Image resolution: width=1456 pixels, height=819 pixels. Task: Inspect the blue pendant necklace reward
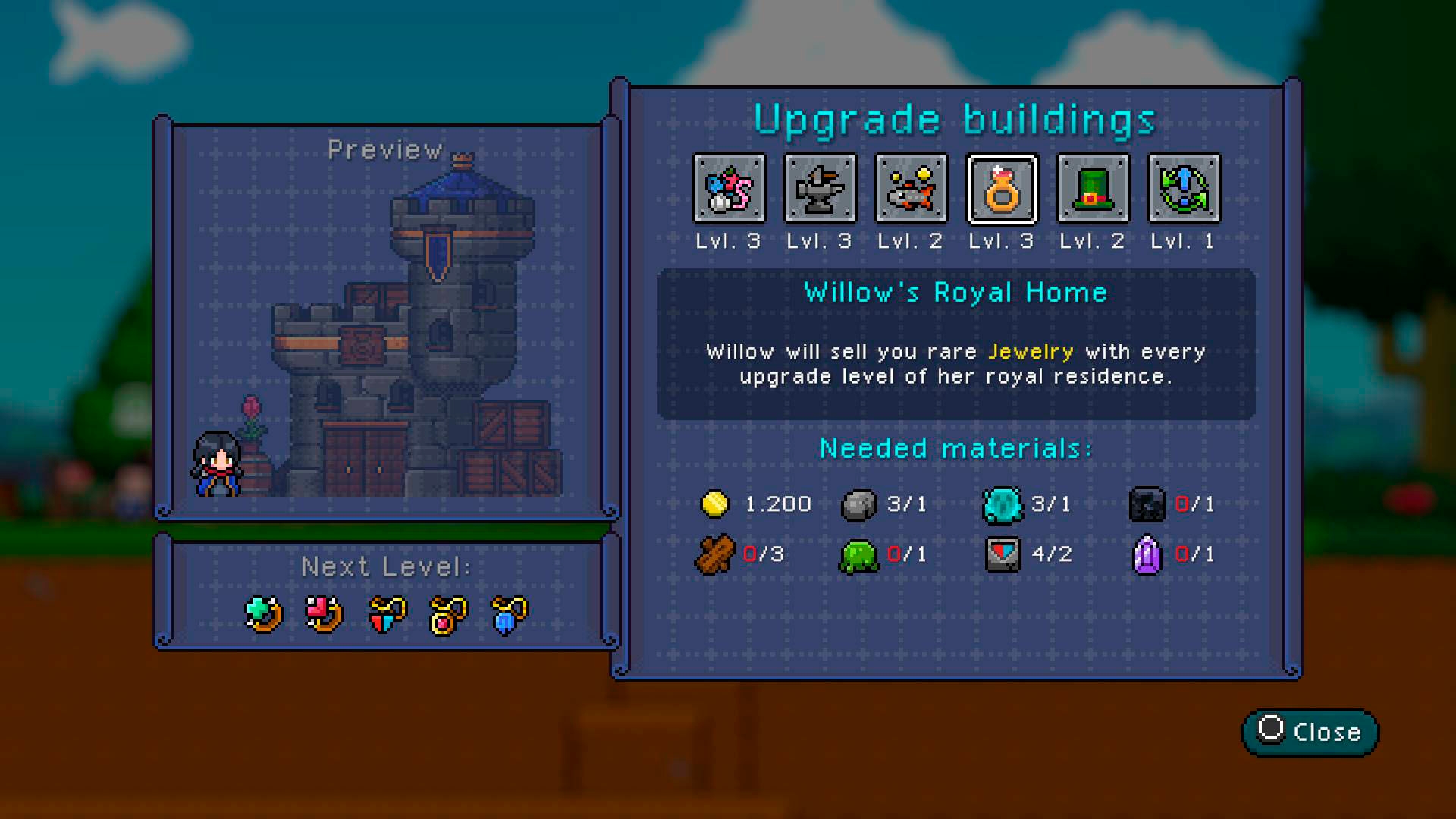pos(510,613)
